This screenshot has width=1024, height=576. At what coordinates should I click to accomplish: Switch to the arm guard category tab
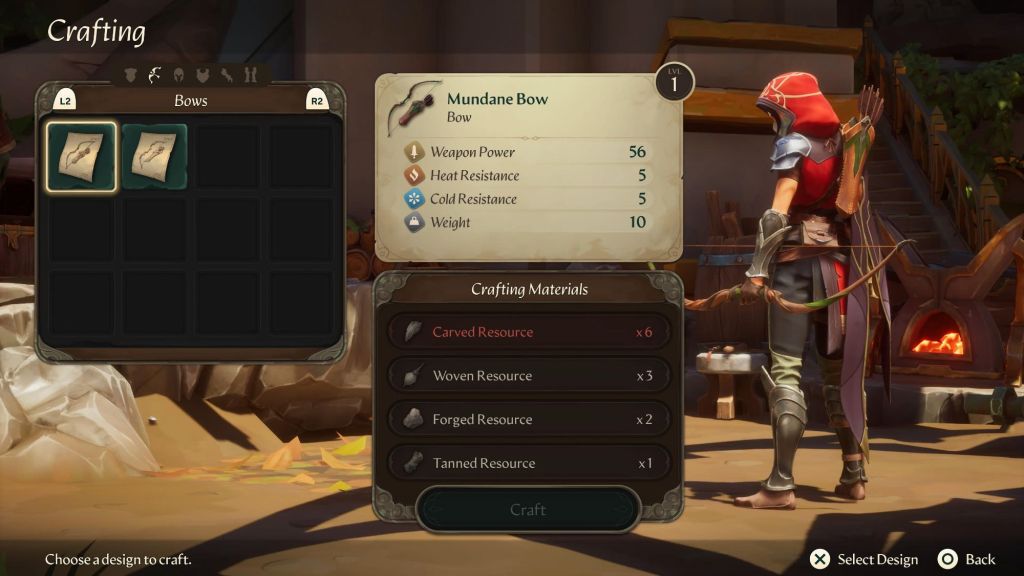[227, 75]
